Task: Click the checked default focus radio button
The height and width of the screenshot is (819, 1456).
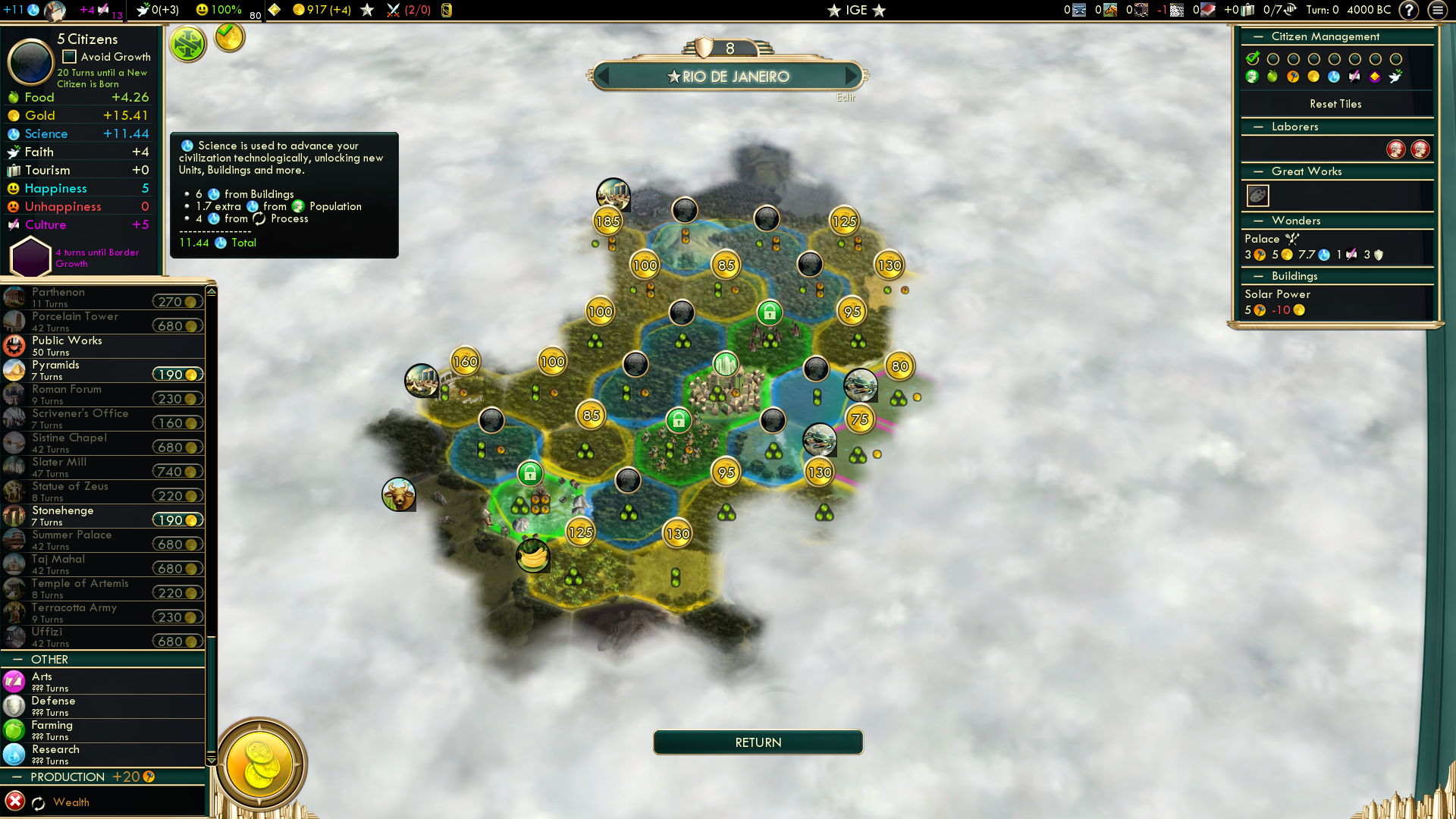Action: 1253,58
